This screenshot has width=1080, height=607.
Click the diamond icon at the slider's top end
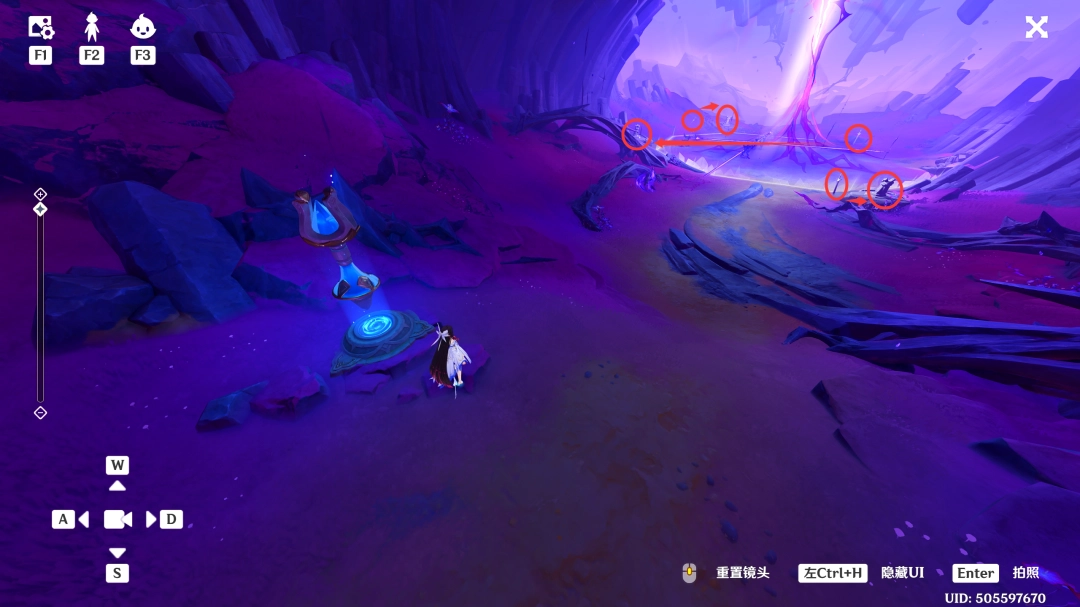click(x=40, y=193)
